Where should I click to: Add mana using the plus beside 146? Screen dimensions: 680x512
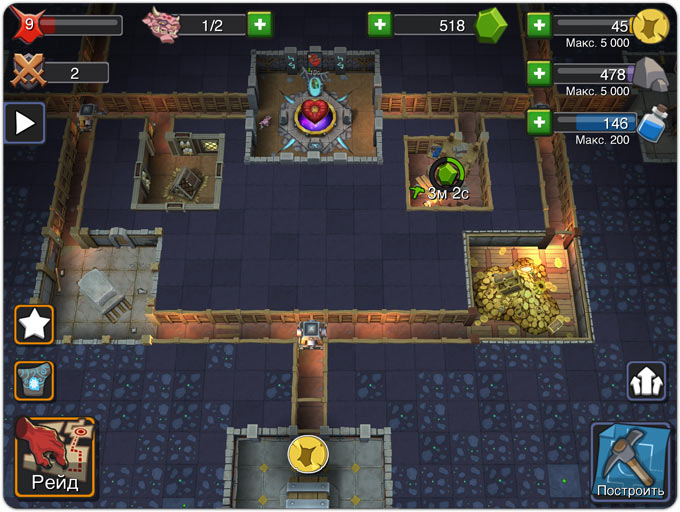[539, 122]
